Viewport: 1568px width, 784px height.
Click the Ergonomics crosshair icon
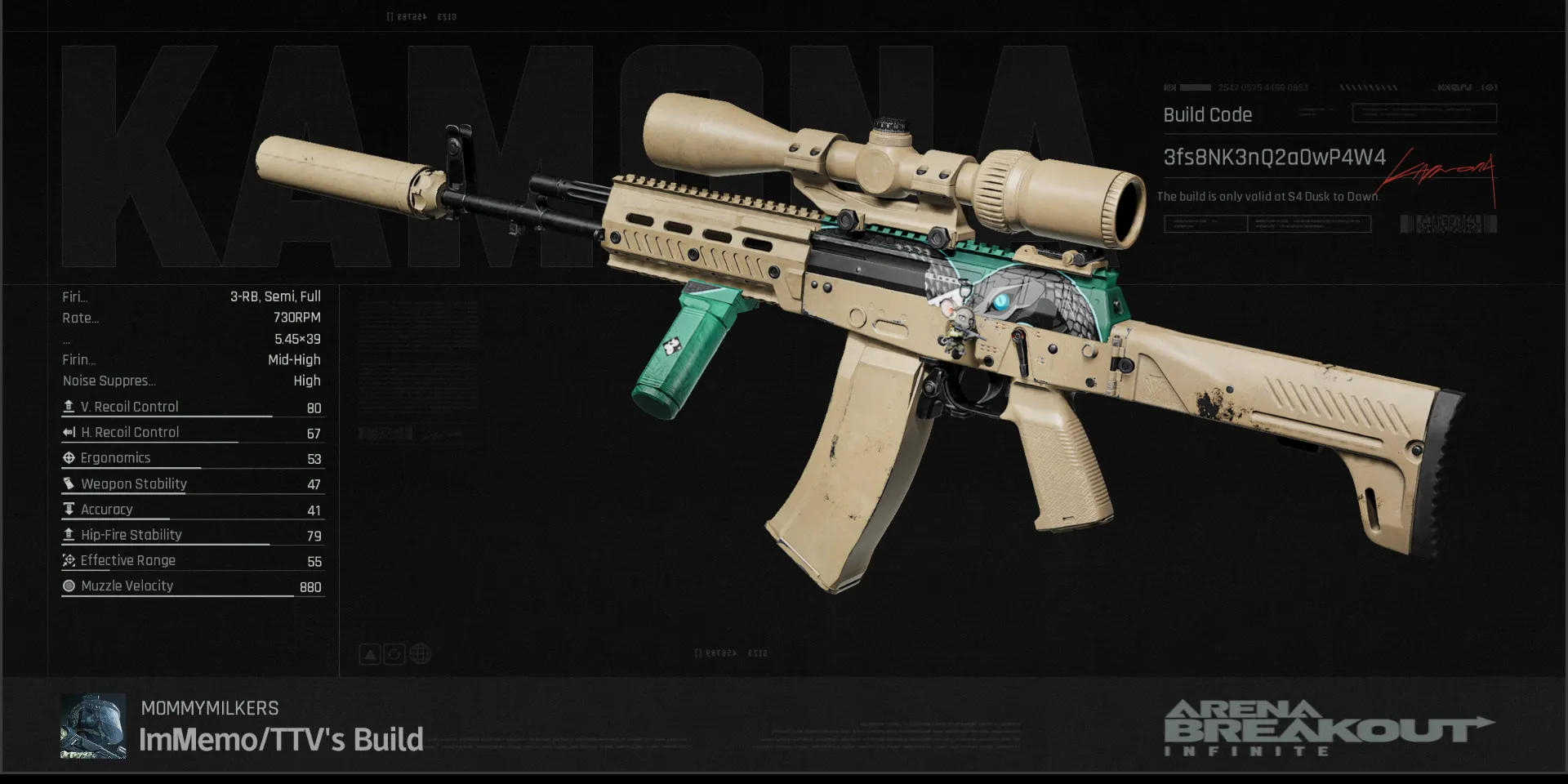click(69, 457)
